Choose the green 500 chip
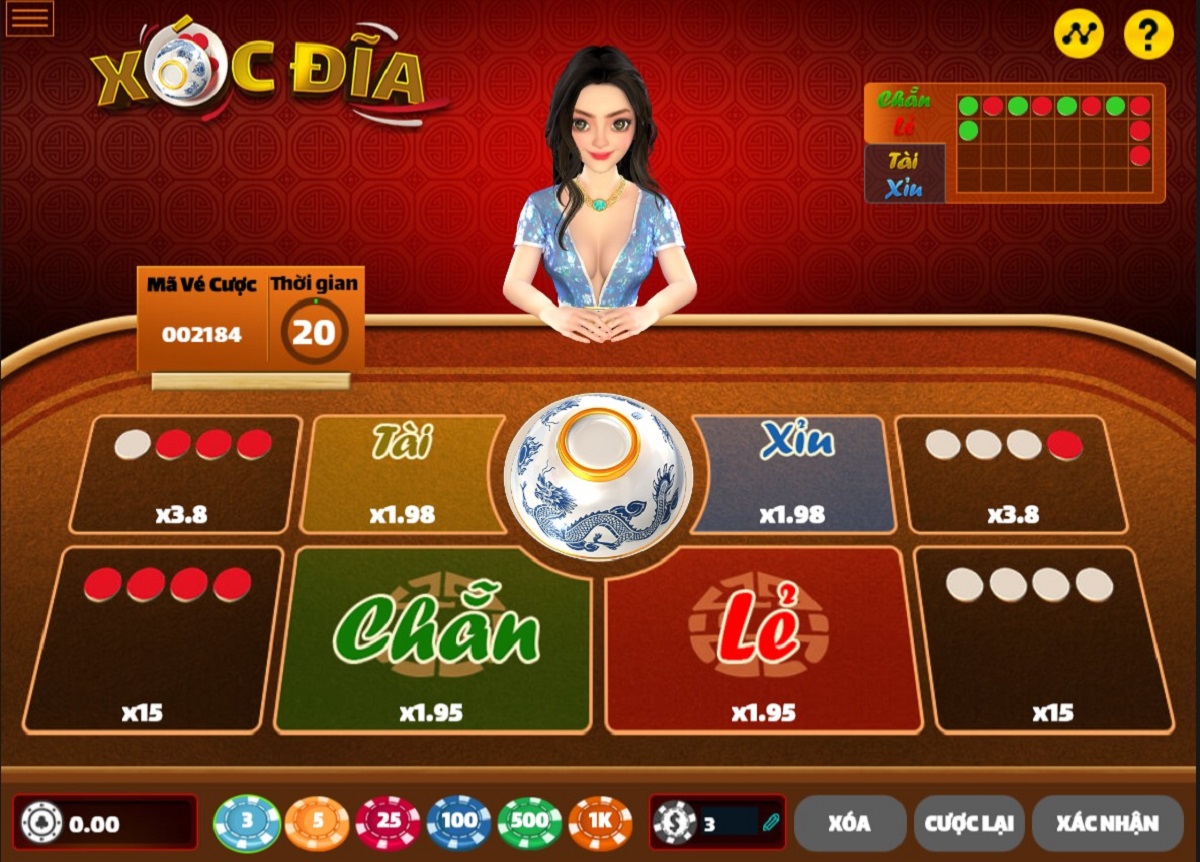The height and width of the screenshot is (862, 1200). click(x=530, y=823)
